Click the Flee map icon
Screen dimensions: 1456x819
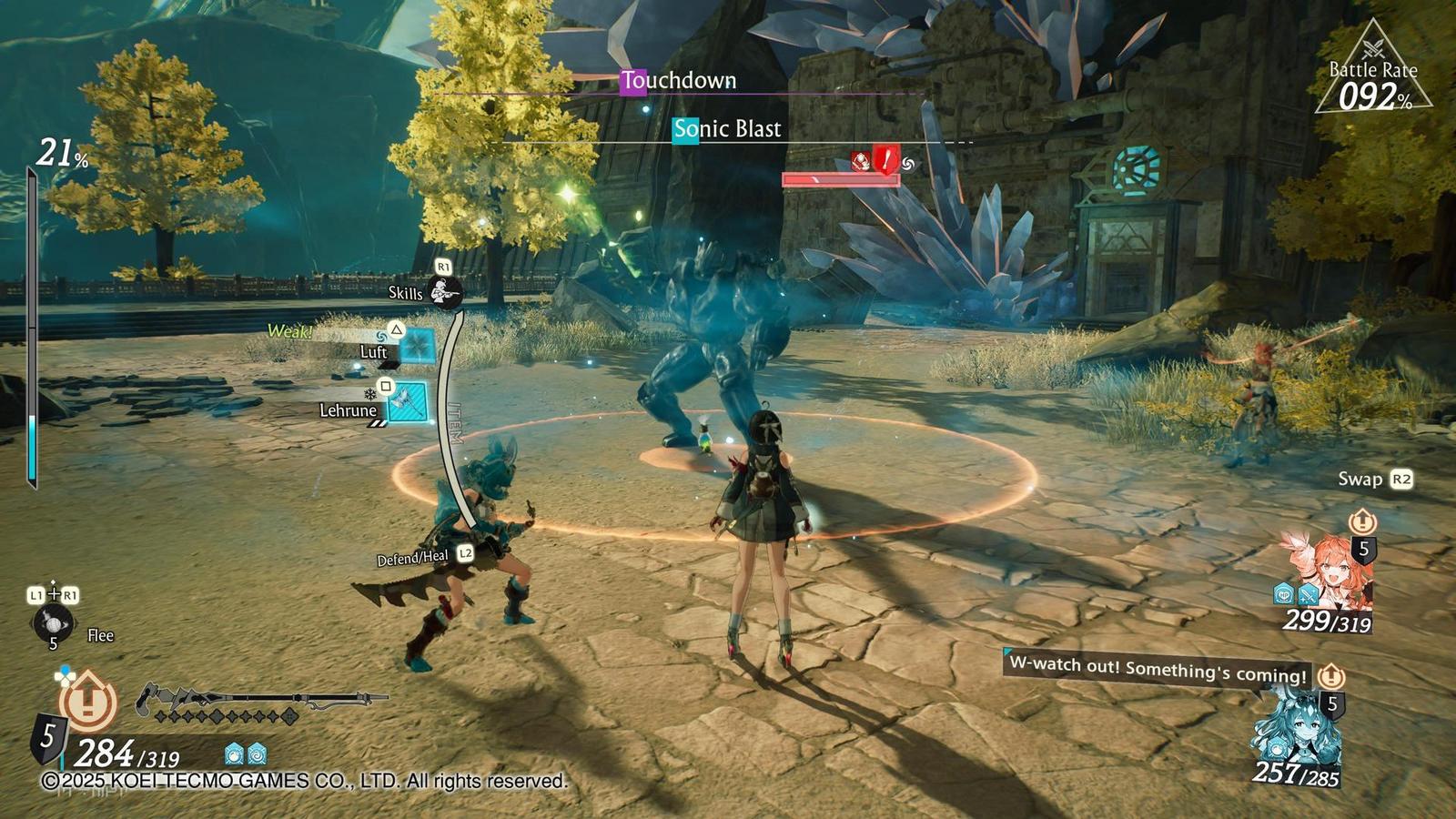[x=55, y=625]
